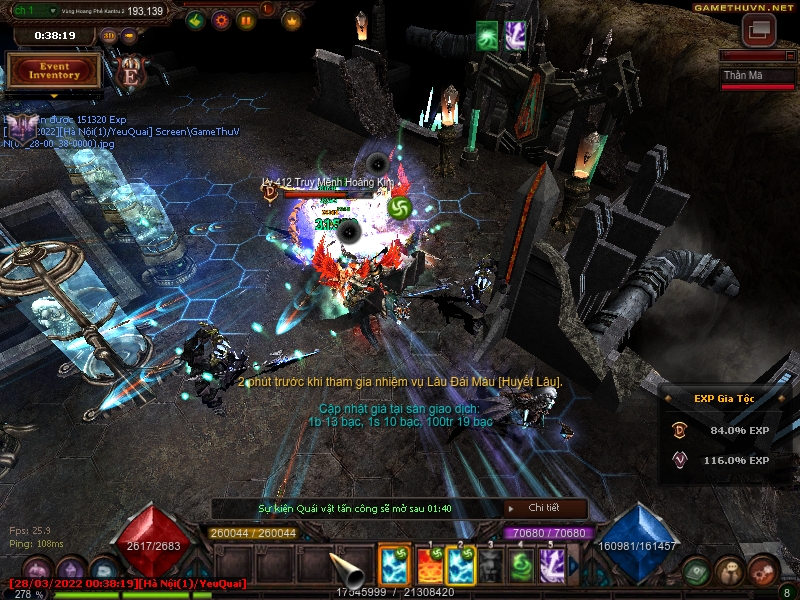Viewport: 800px width, 600px height.
Task: Open the red gears system icon
Action: click(762, 570)
